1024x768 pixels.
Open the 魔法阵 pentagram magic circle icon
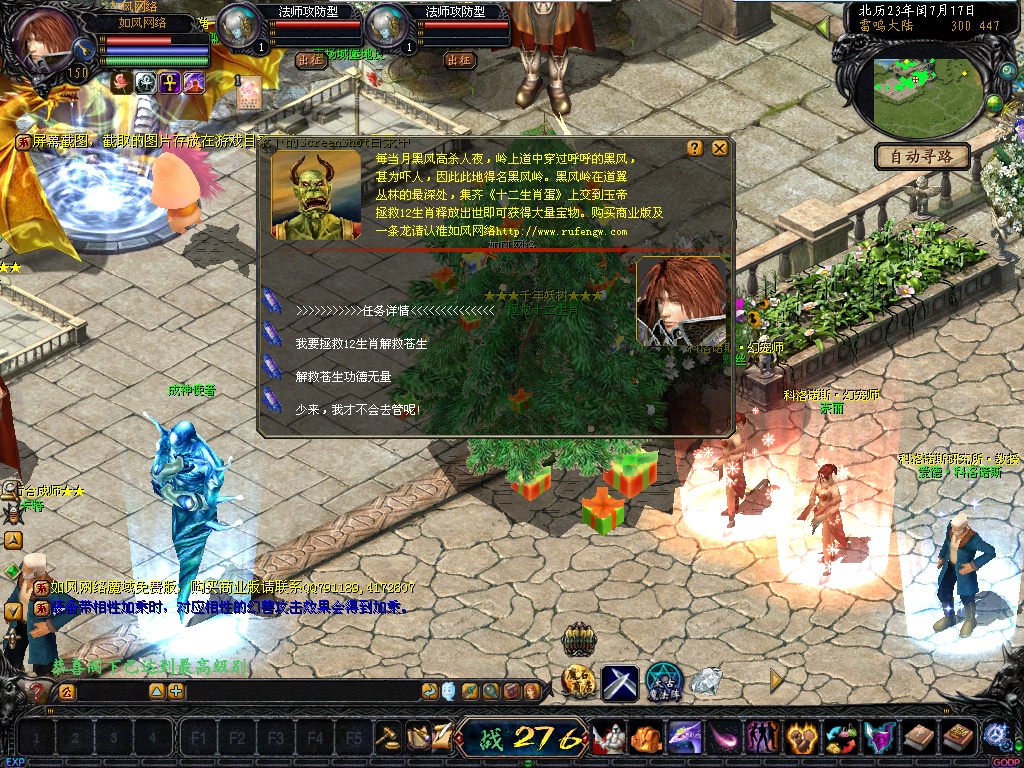(662, 681)
